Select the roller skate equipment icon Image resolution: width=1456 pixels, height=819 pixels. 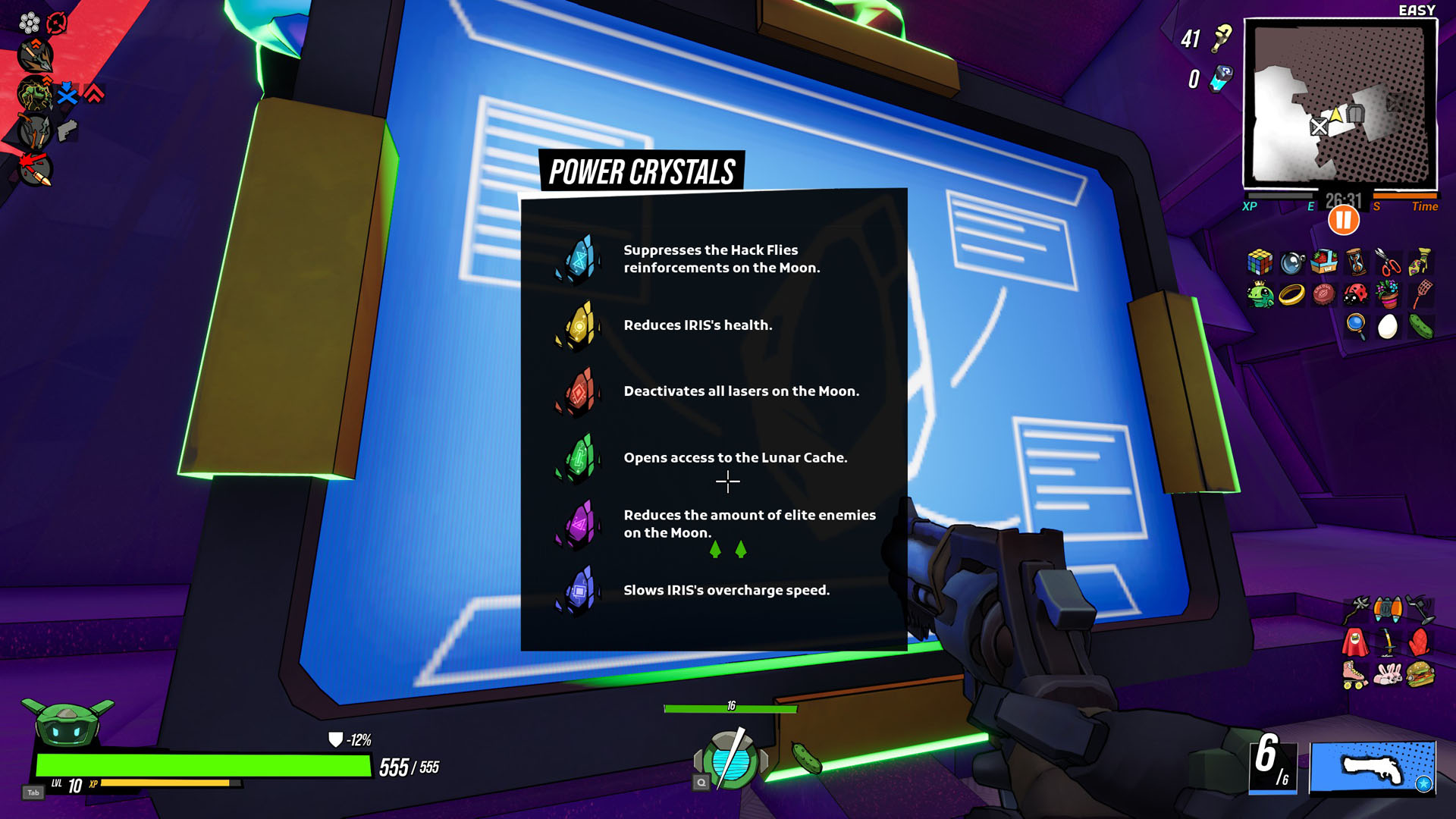pyautogui.click(x=1353, y=676)
